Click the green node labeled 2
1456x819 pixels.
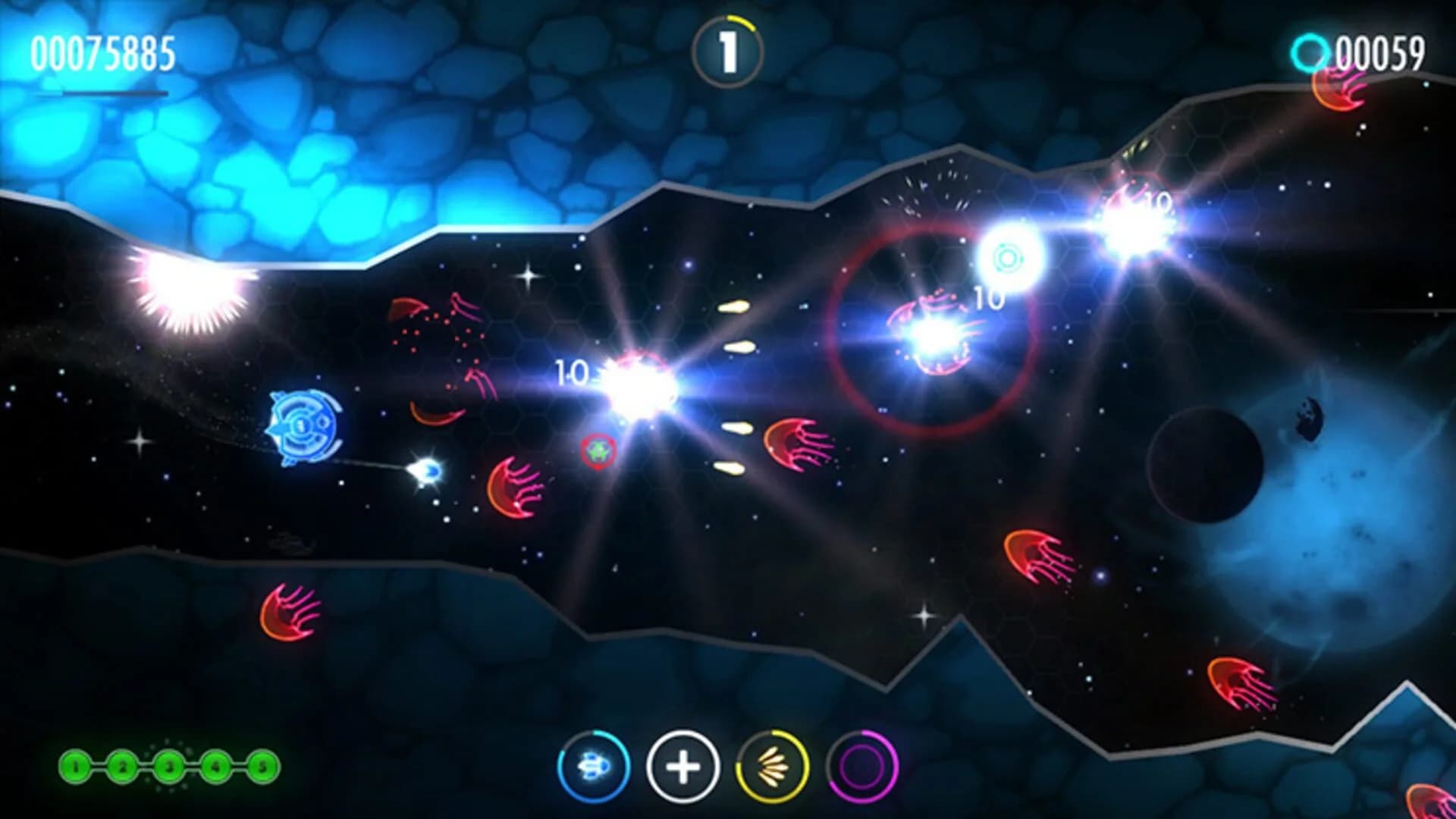click(123, 766)
